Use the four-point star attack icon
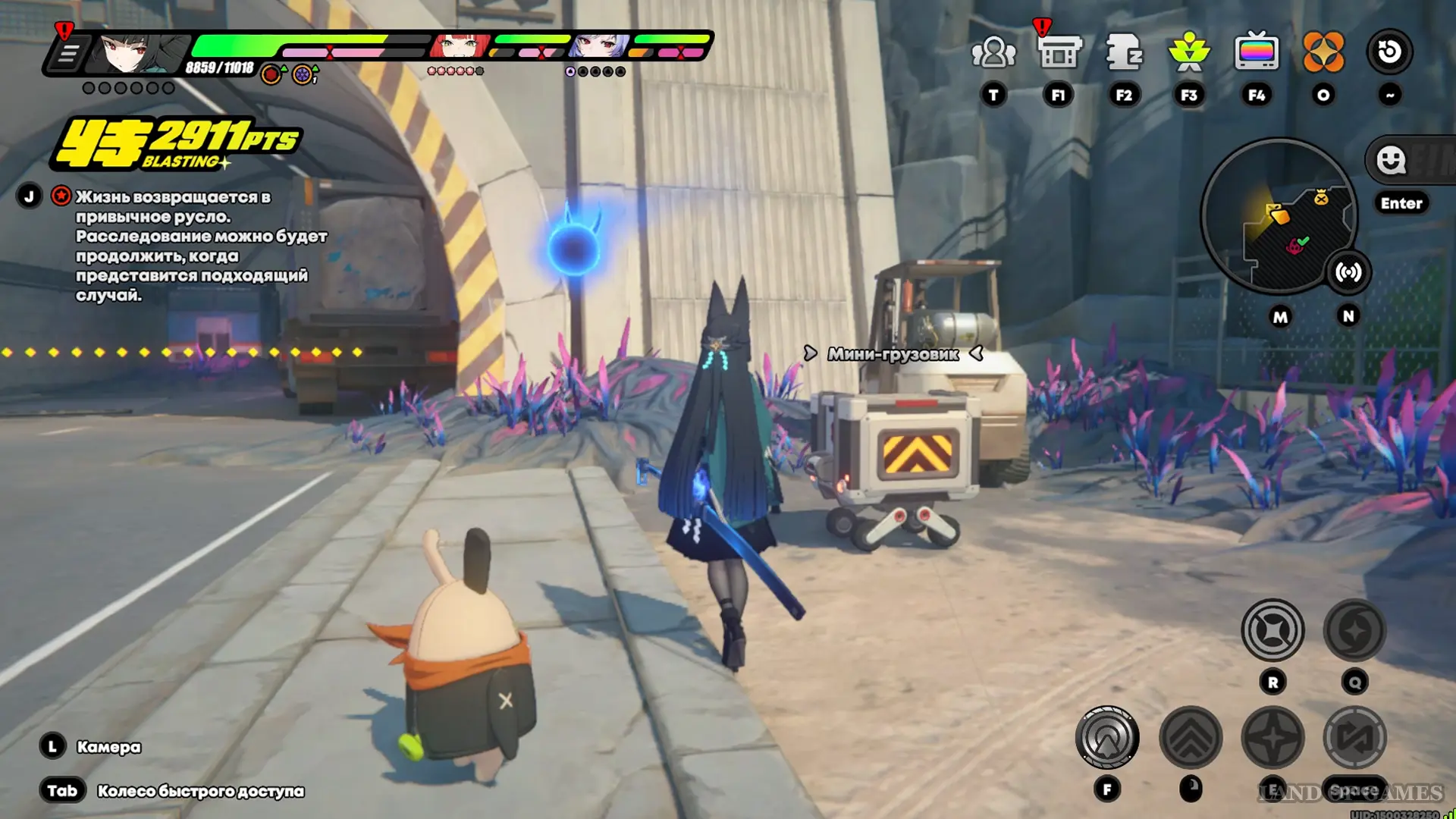Viewport: 1456px width, 819px height. pos(1272,737)
